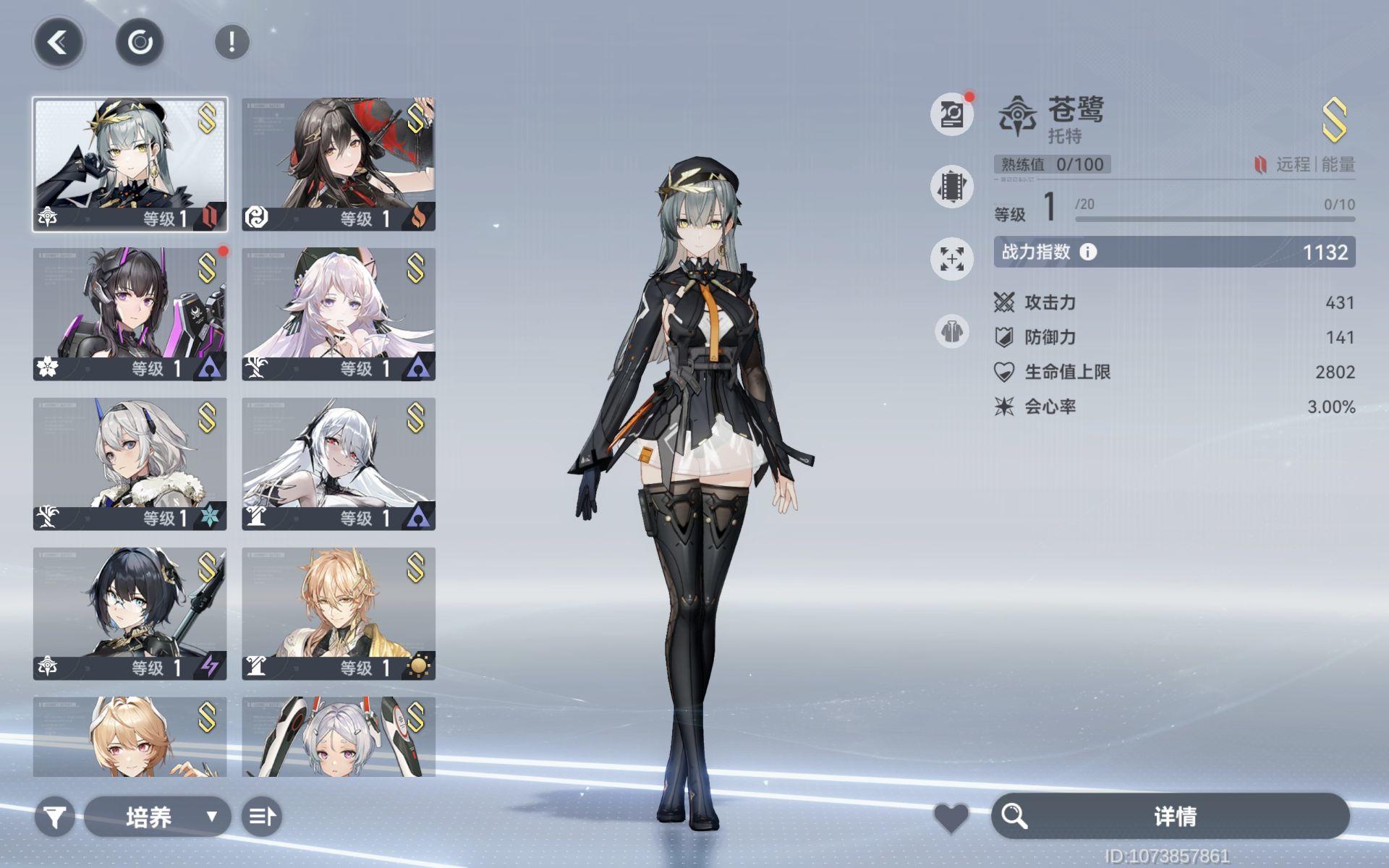The height and width of the screenshot is (868, 1389).
Task: Select the character rotation/reset view icon
Action: pos(140,41)
